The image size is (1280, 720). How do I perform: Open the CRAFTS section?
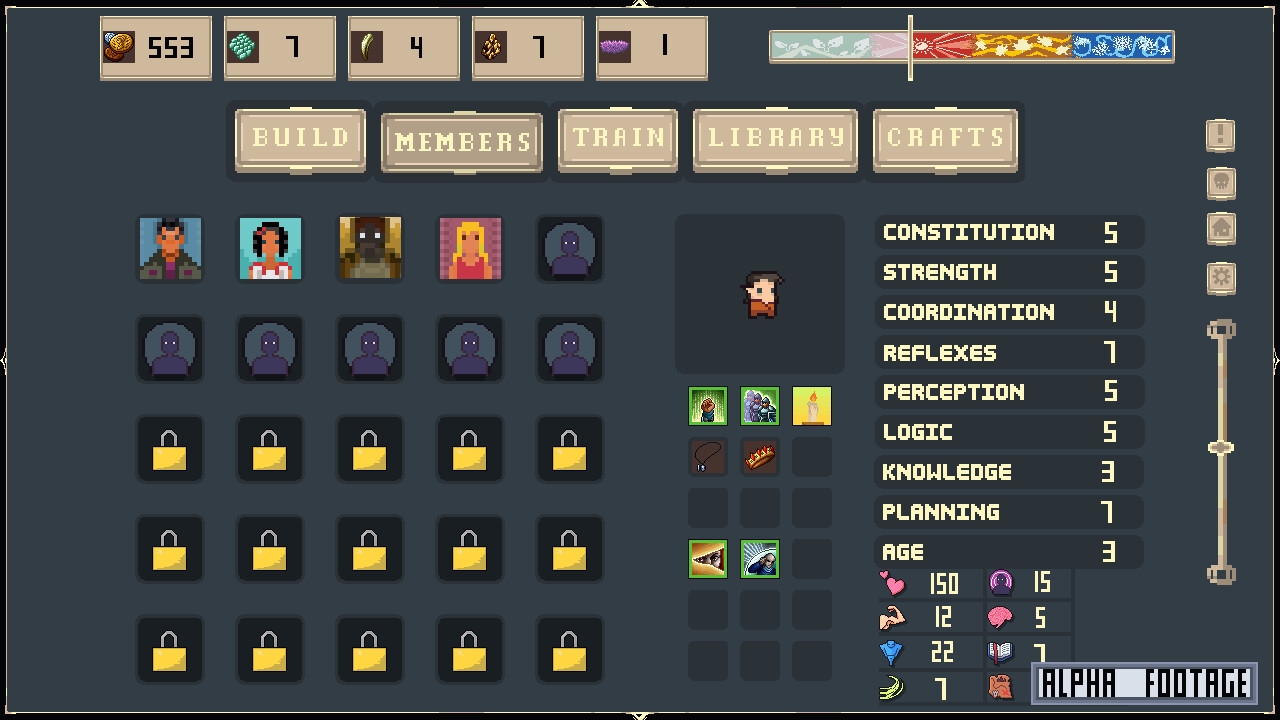click(944, 139)
